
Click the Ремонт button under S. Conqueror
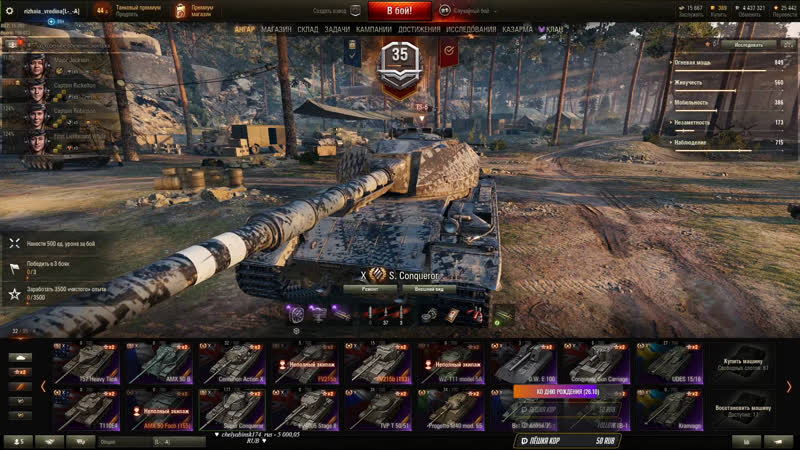tap(370, 289)
